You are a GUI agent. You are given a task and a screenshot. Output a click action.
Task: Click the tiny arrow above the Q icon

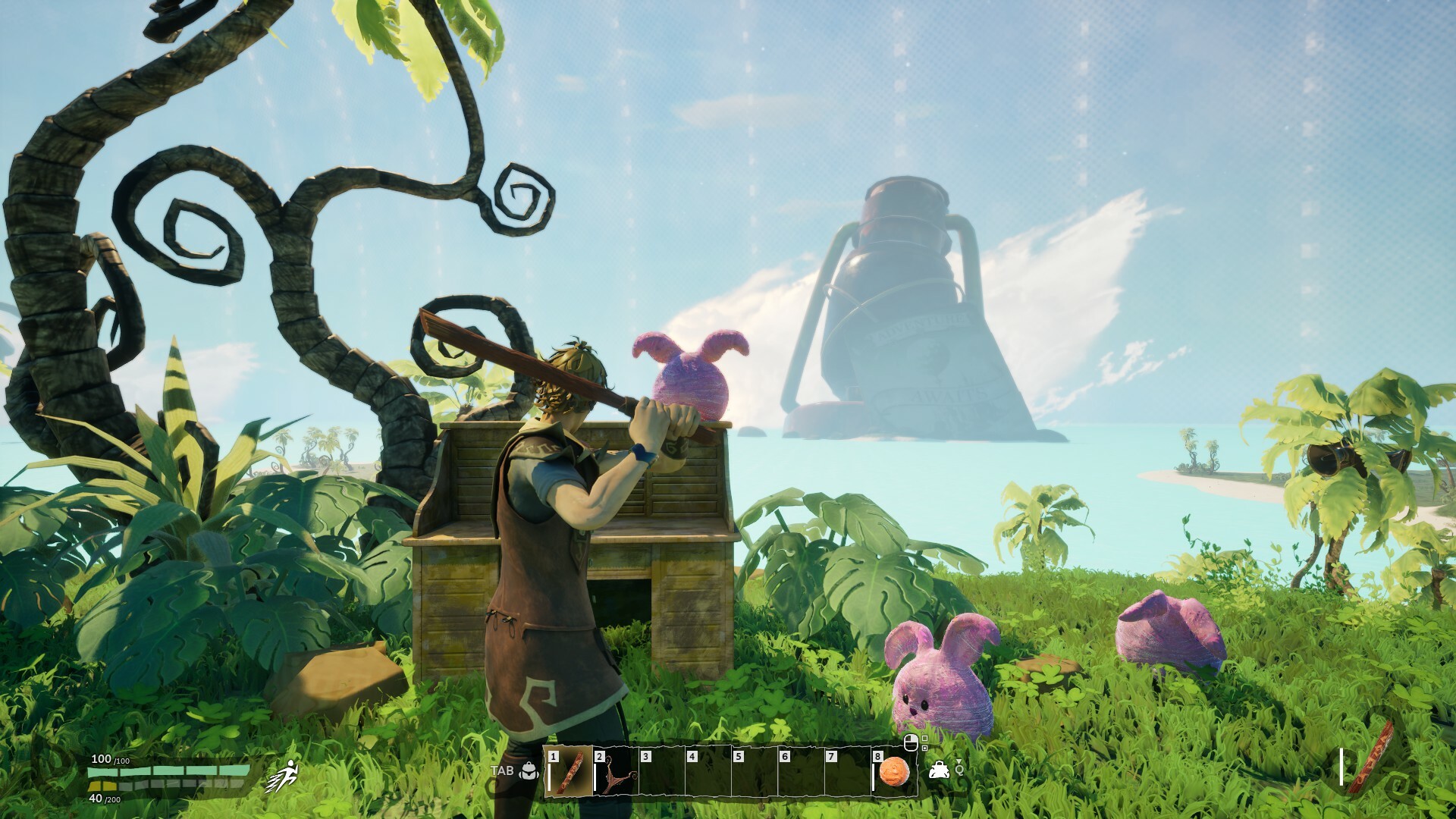point(959,761)
